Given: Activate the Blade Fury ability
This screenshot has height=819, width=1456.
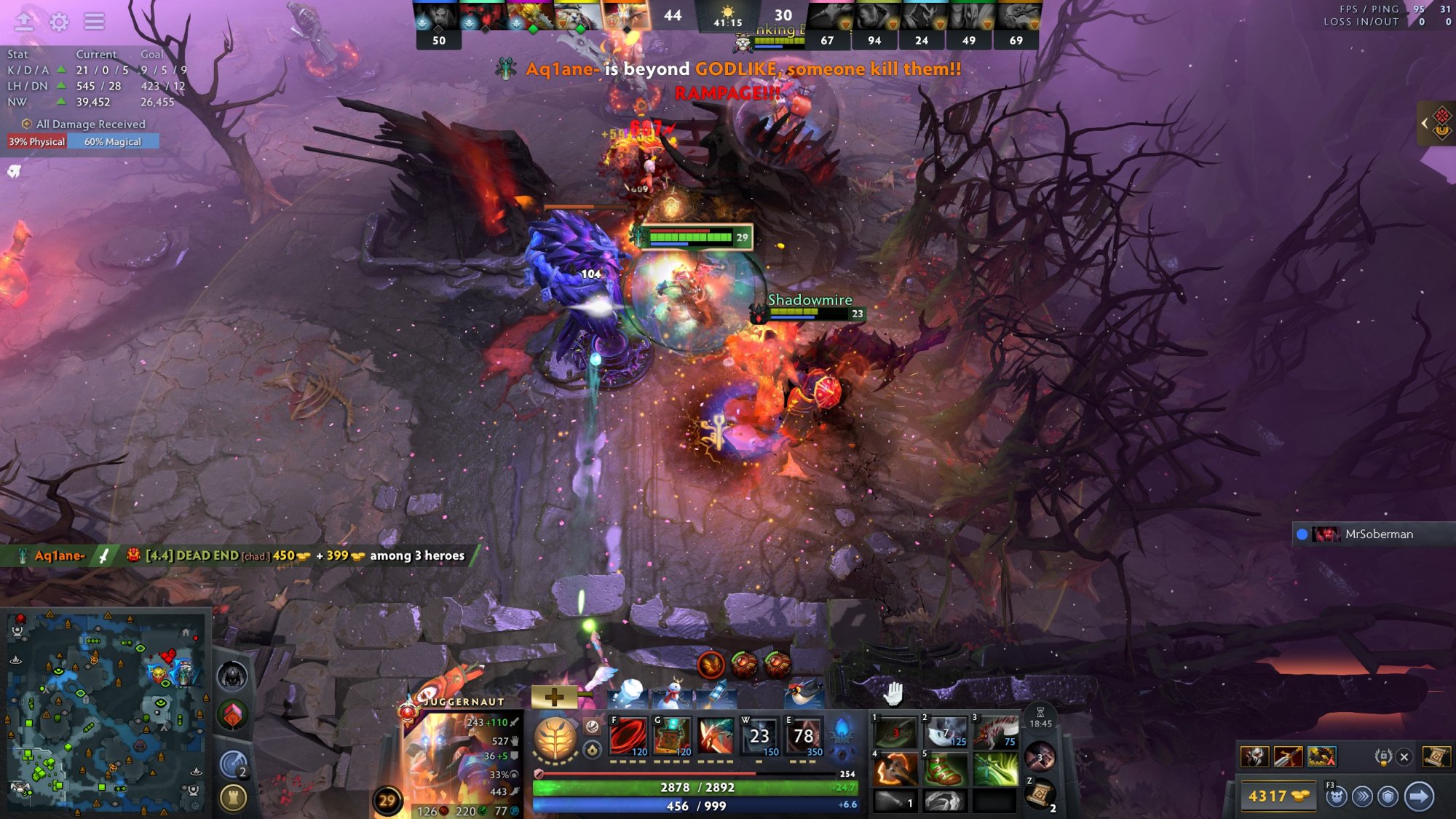Looking at the screenshot, I should [x=628, y=735].
